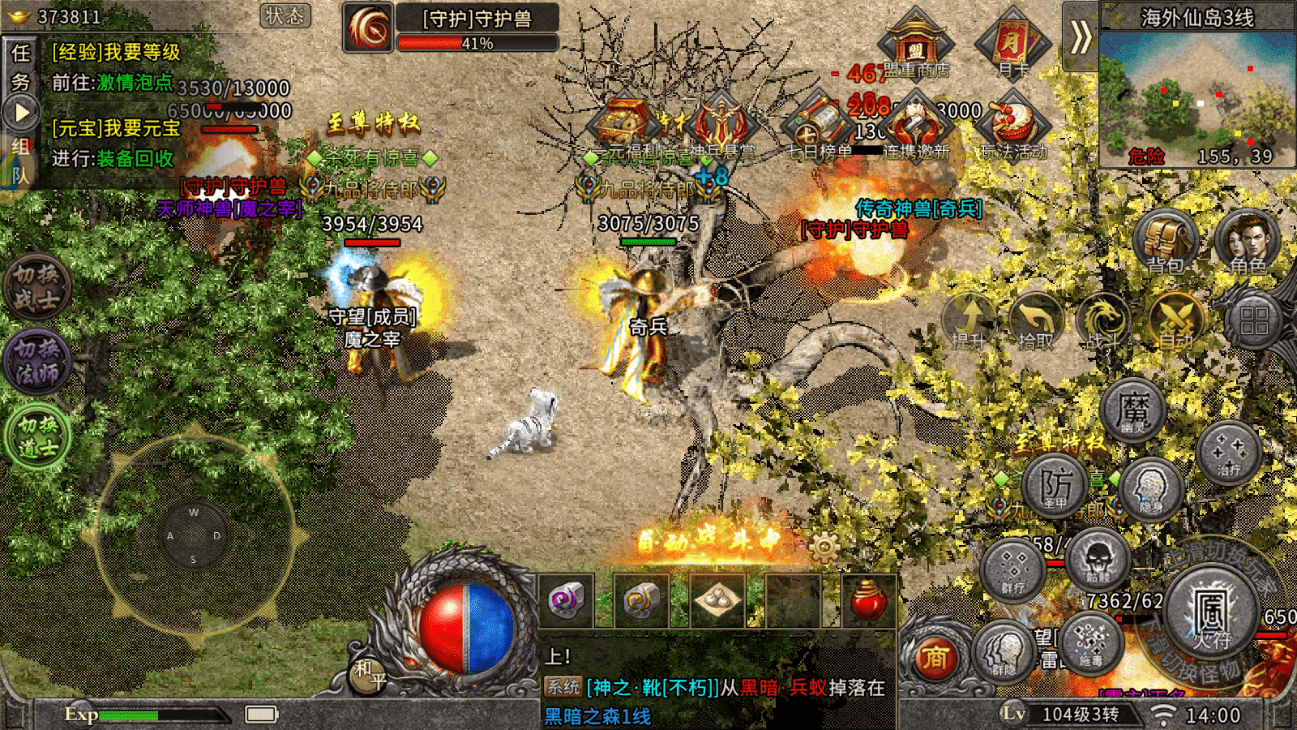1297x730 pixels.
Task: Open the 盟重商店 shop icon
Action: 915,45
